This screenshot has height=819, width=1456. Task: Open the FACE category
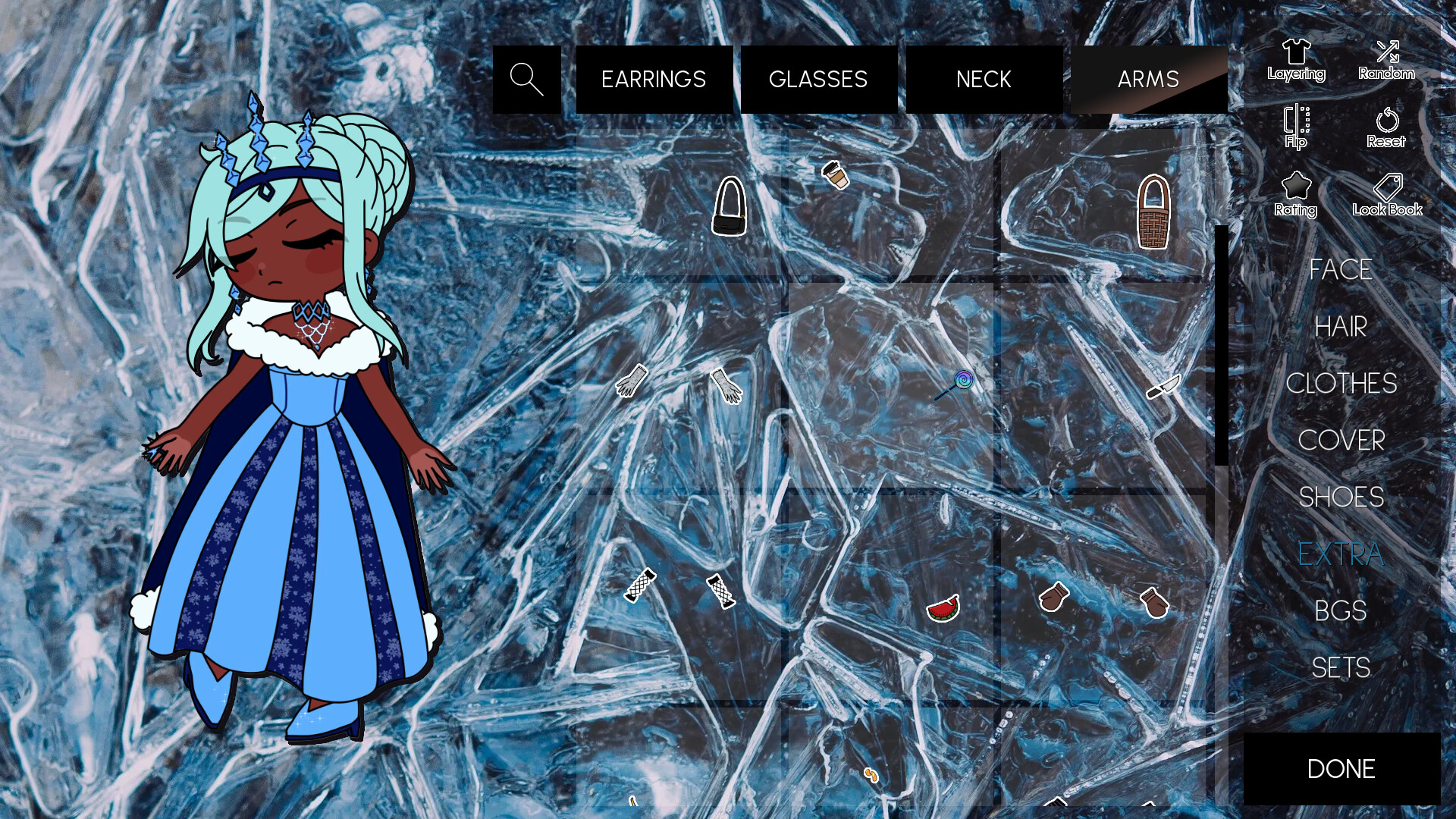[1341, 270]
